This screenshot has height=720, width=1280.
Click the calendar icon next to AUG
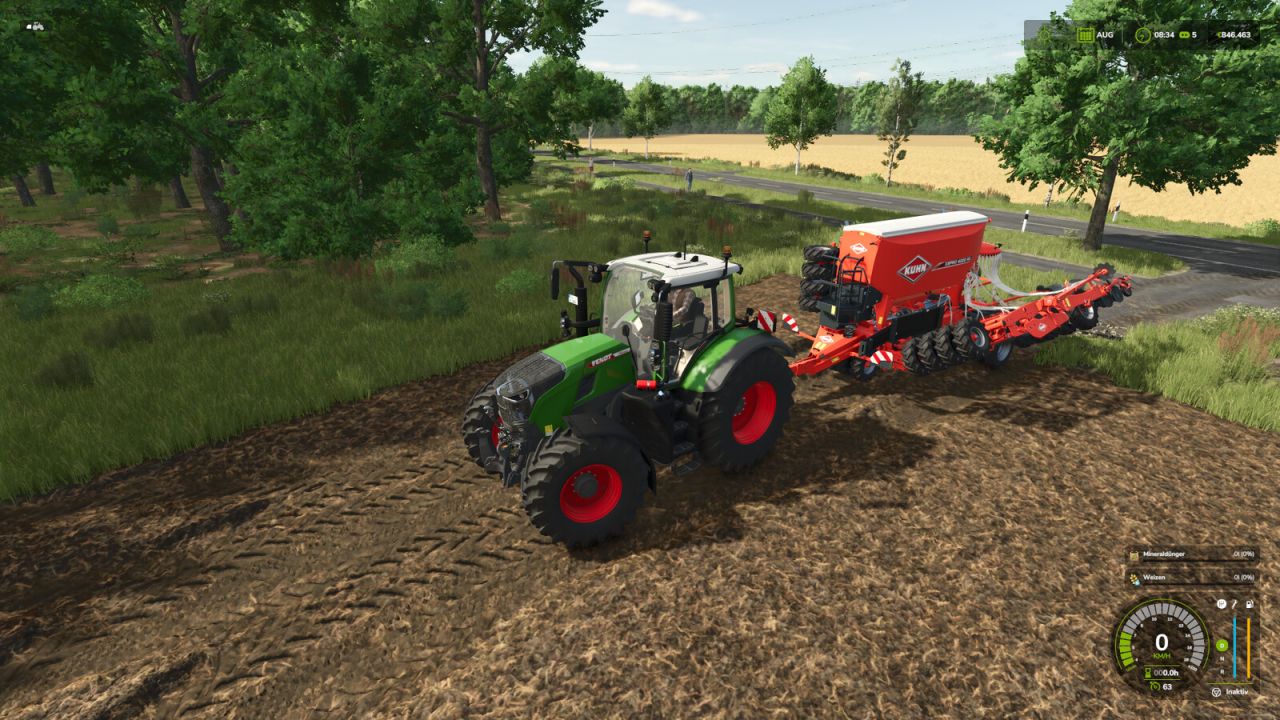1086,34
